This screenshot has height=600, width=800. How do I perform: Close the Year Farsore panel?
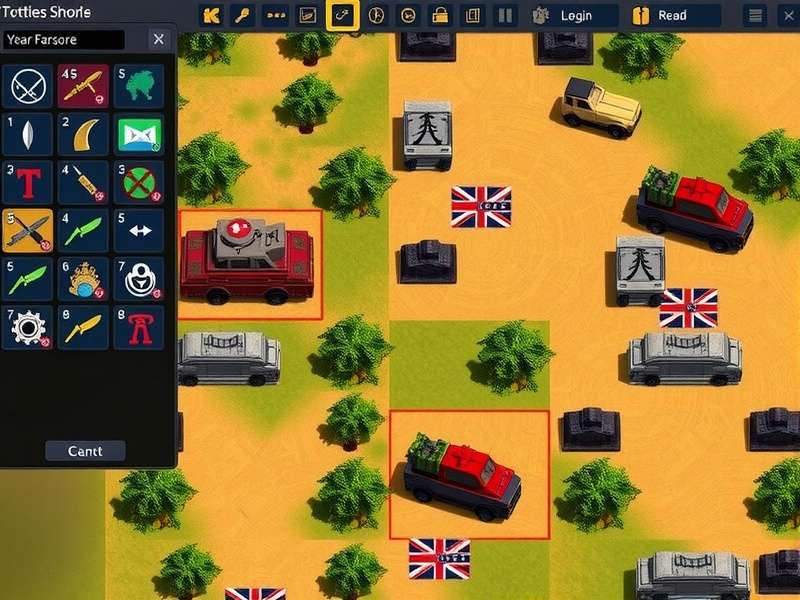158,39
